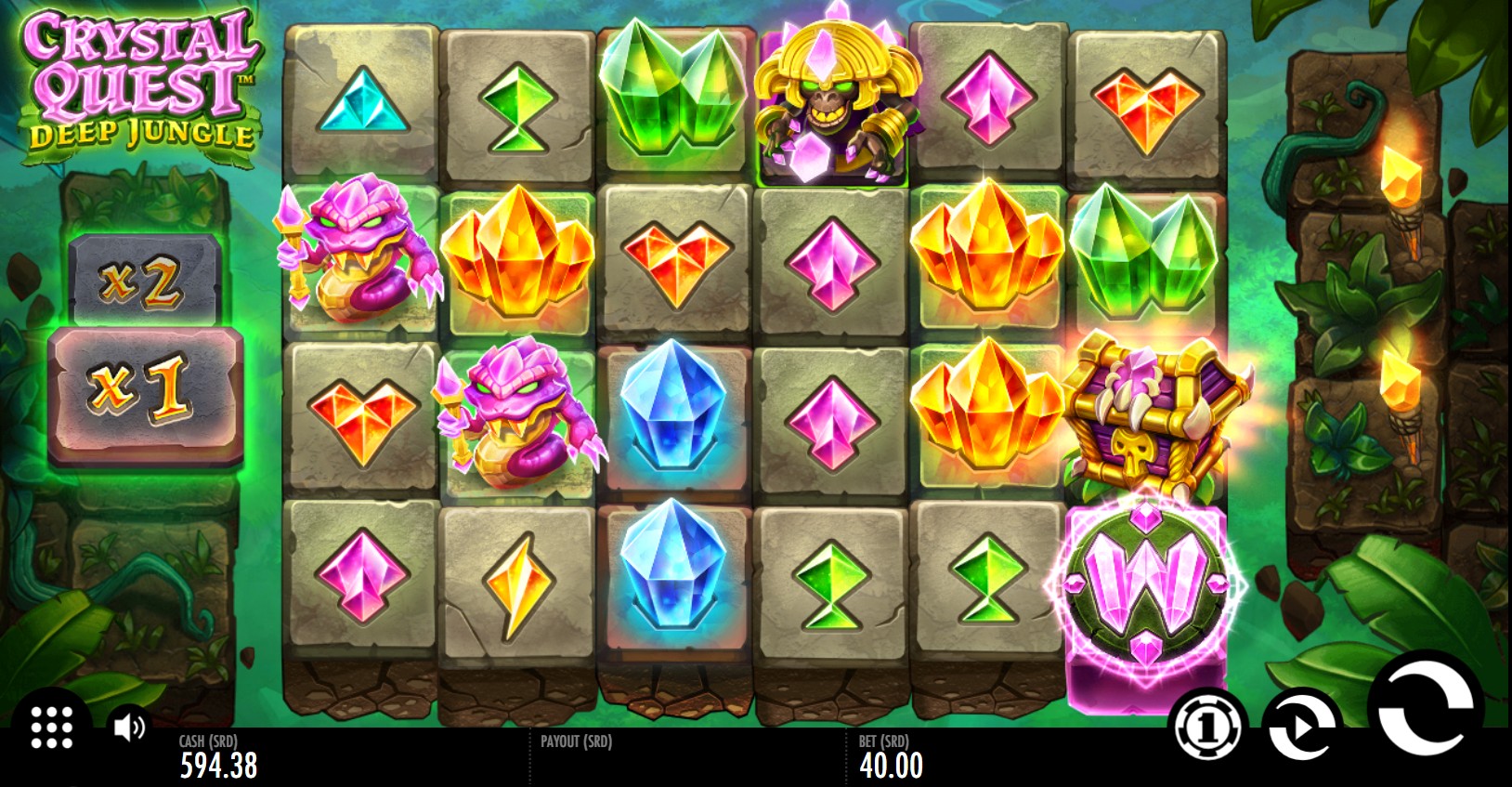Click the red heart gem symbol
Screen dimensions: 1512x787
point(1148,102)
